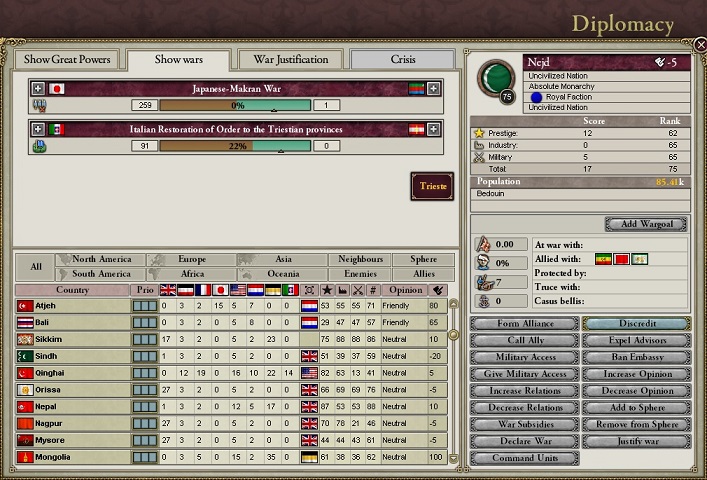Switch to Show Great Powers tab
This screenshot has height=480, width=707.
coord(67,60)
